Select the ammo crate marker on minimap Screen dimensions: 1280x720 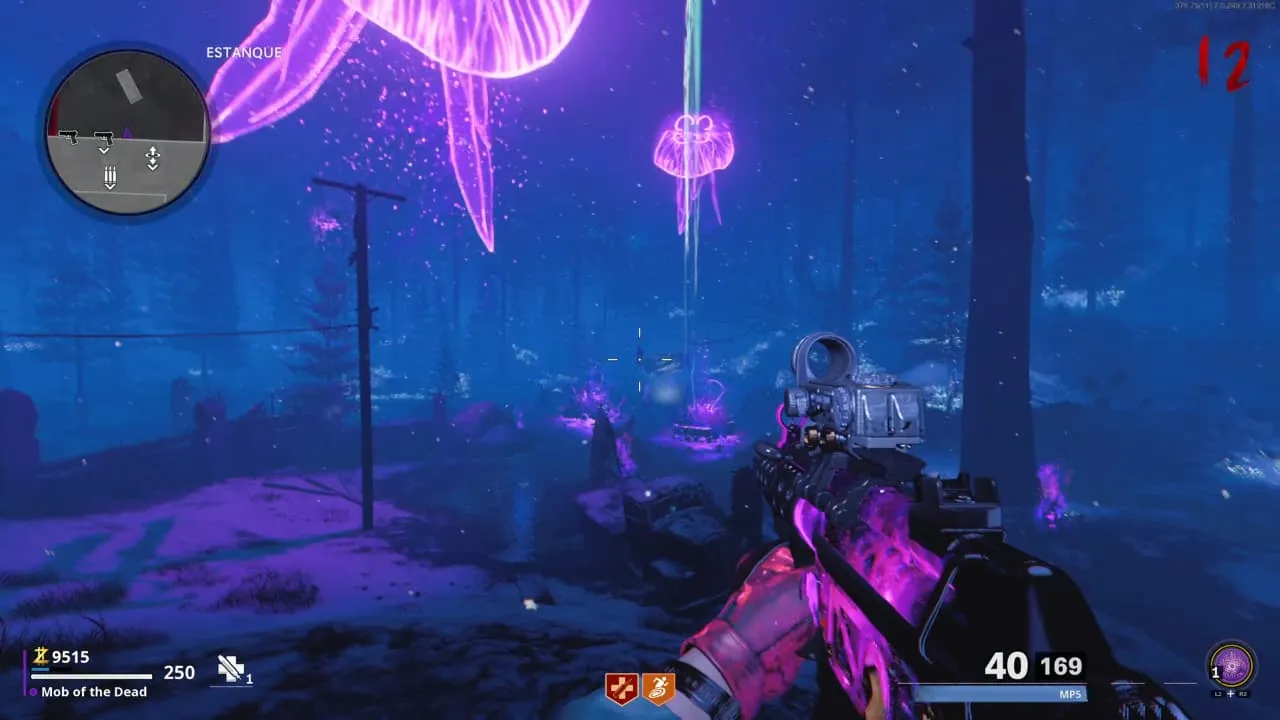[110, 178]
